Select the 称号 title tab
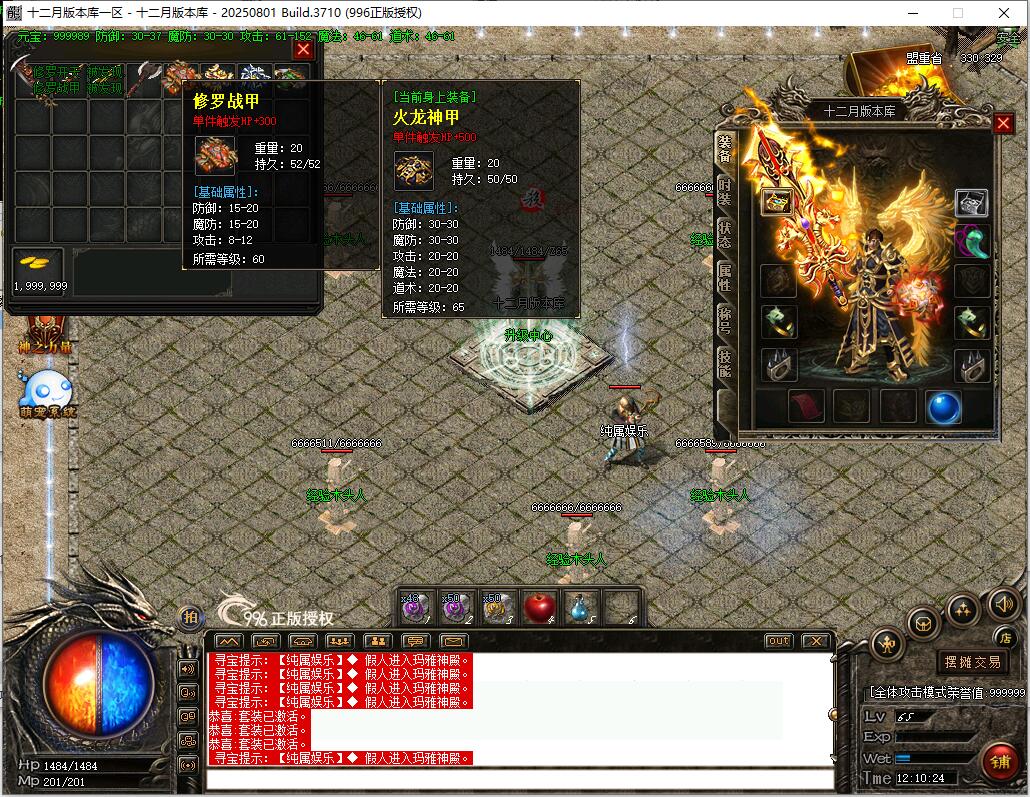Viewport: 1030px width, 797px height. pyautogui.click(x=724, y=321)
